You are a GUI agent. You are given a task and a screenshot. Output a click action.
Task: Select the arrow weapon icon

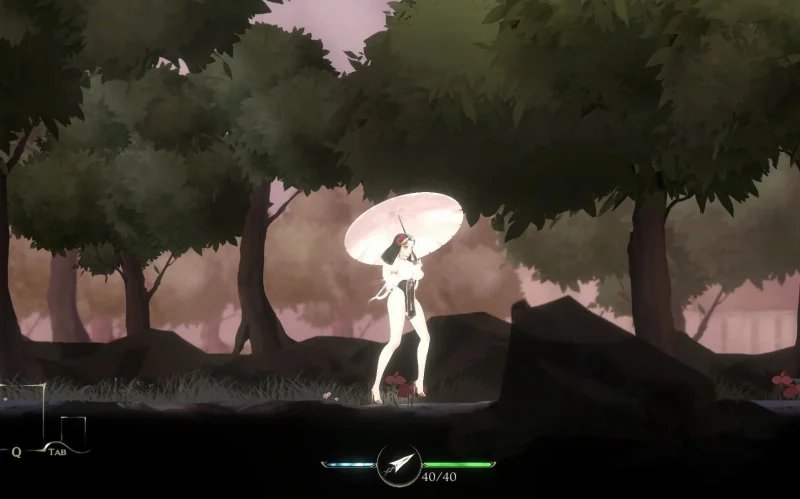pyautogui.click(x=399, y=464)
